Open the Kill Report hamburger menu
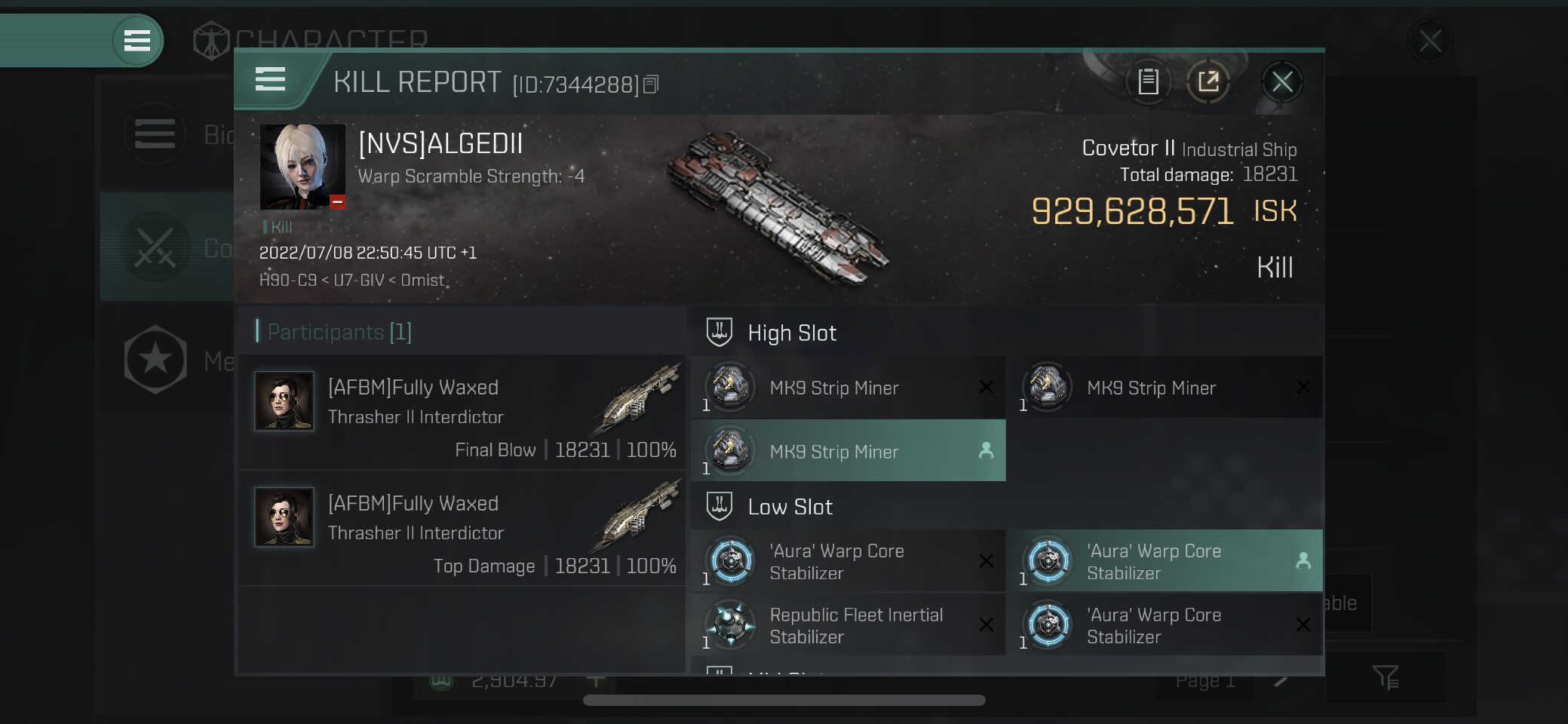 [270, 79]
